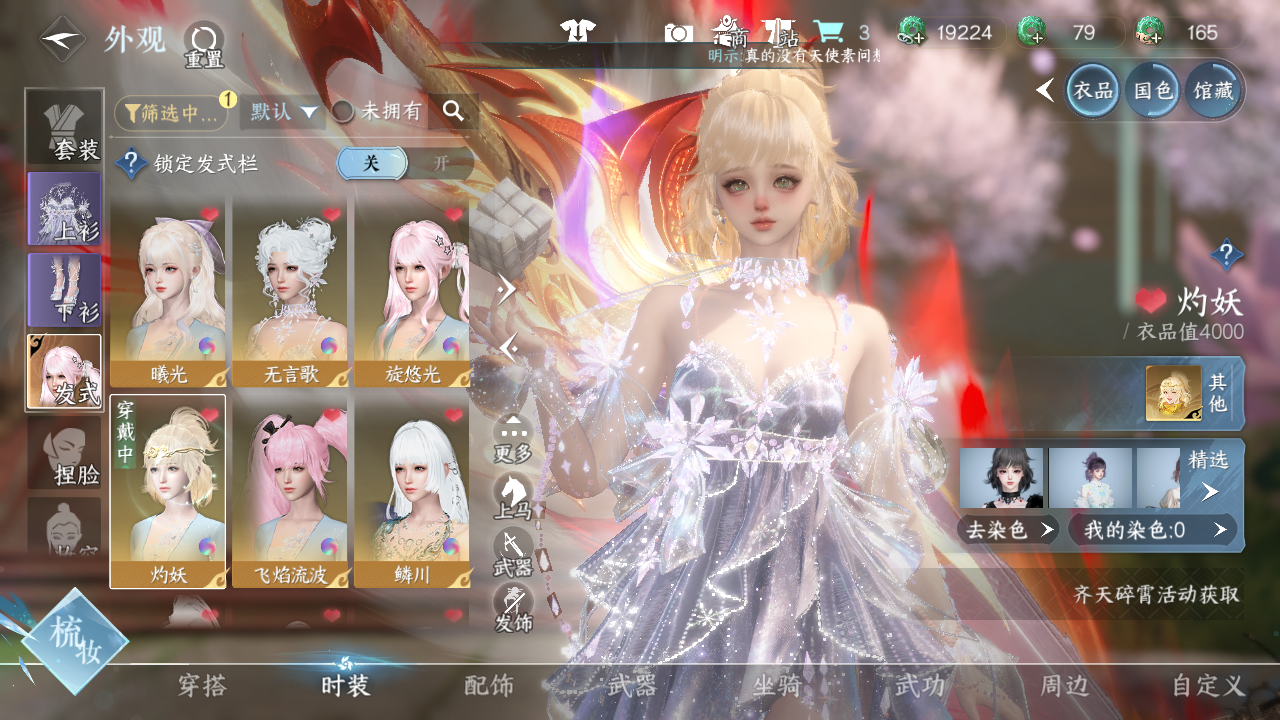Switch to the 配饰 bottom tab
The image size is (1280, 720).
(489, 686)
